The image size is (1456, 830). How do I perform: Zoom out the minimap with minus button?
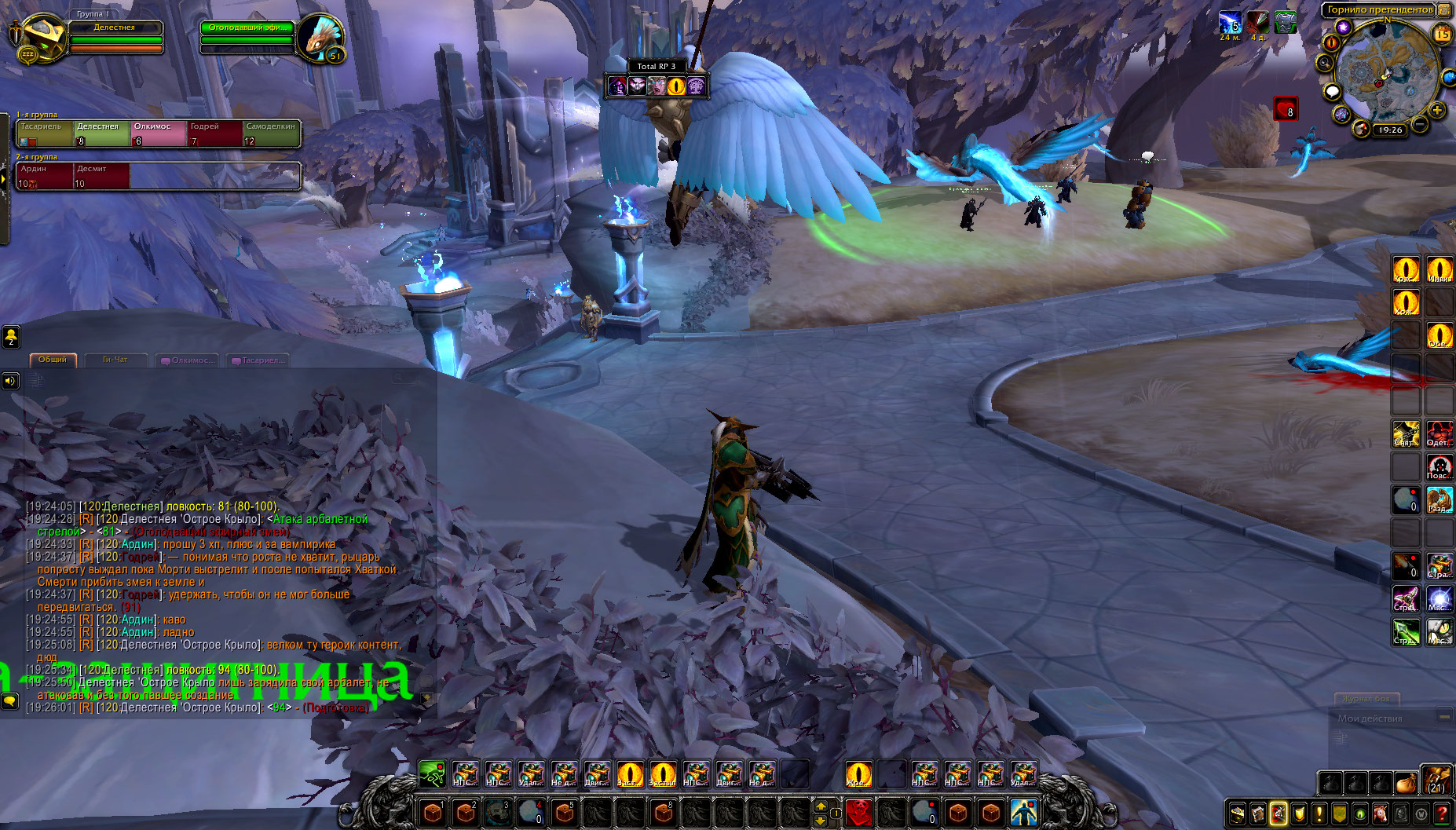coord(1421,124)
